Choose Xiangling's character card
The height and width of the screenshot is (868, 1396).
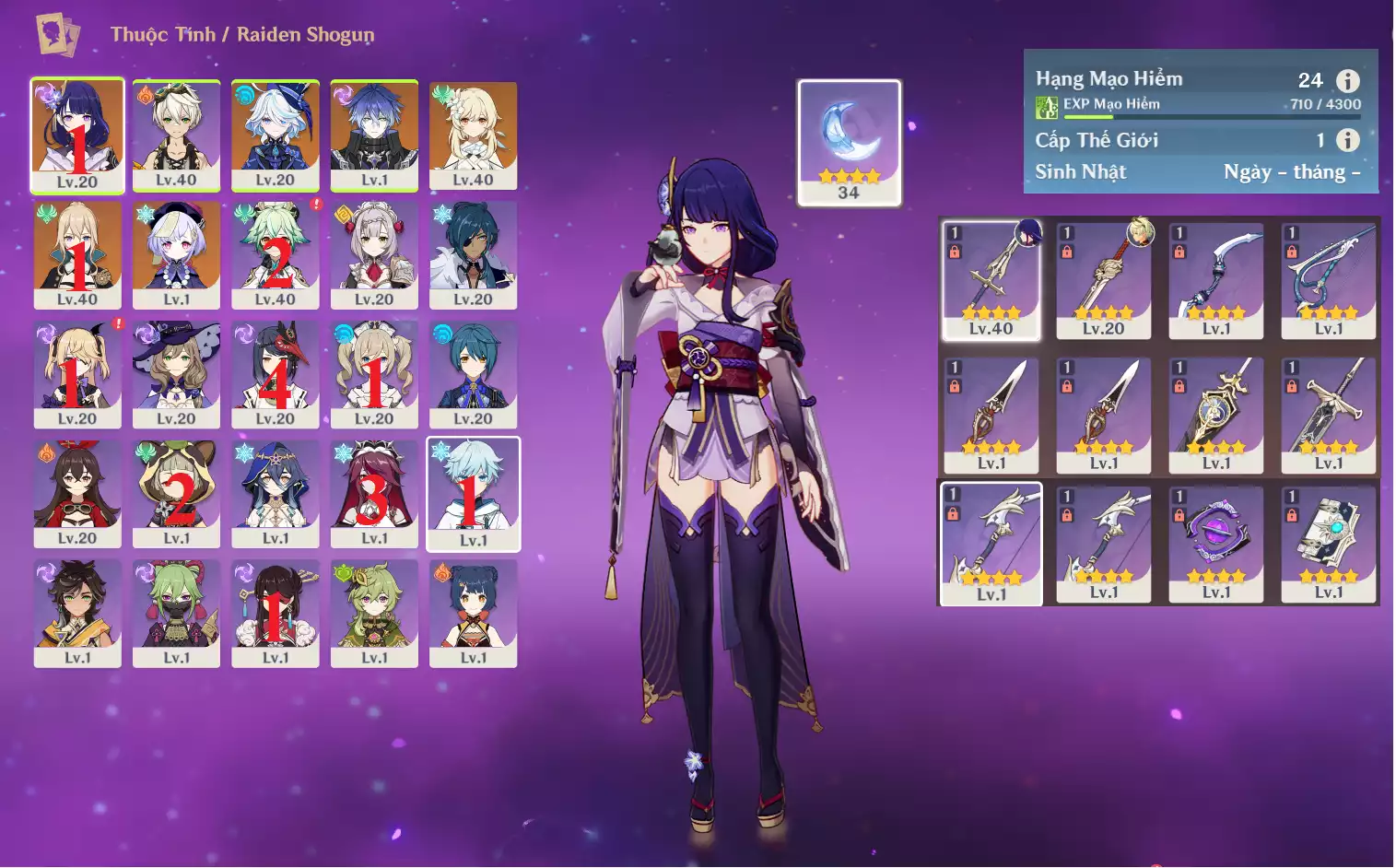coord(473,613)
